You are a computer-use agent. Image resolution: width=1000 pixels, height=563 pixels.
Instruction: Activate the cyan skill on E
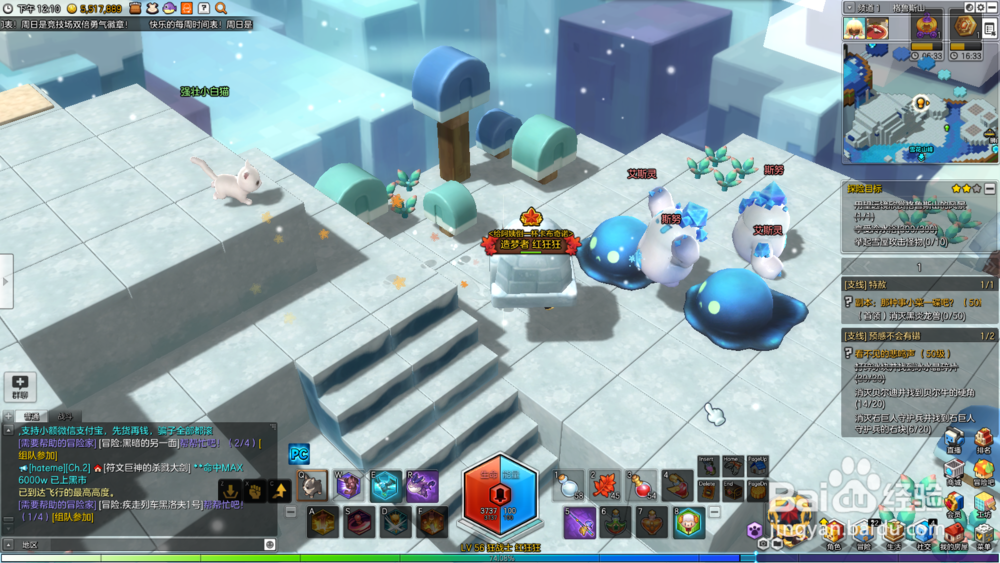click(x=386, y=486)
